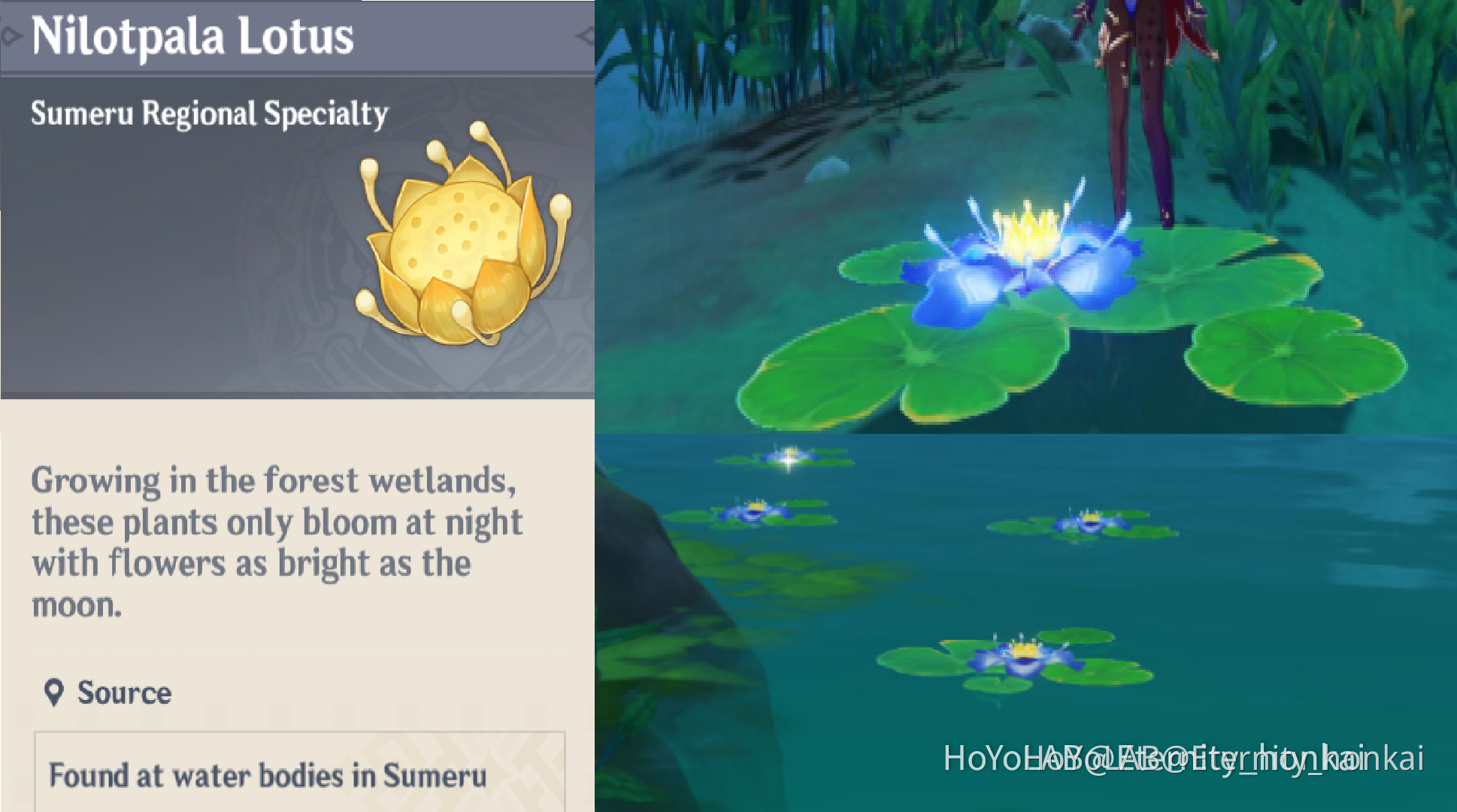The width and height of the screenshot is (1457, 812).
Task: Click the left diamond ornament on the title bar
Action: click(x=9, y=34)
